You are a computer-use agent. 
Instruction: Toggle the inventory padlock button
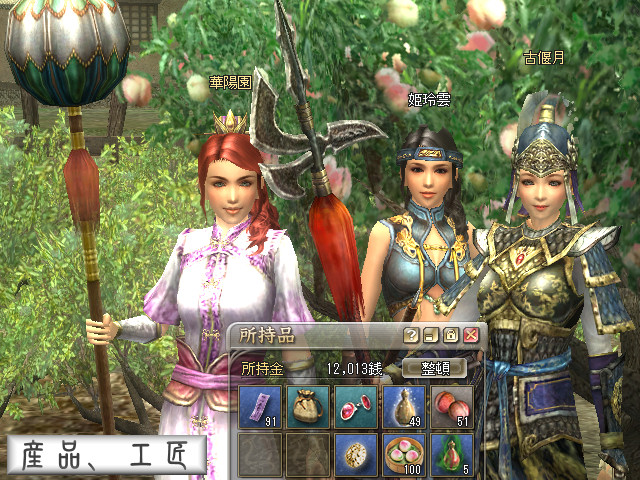[x=450, y=335]
